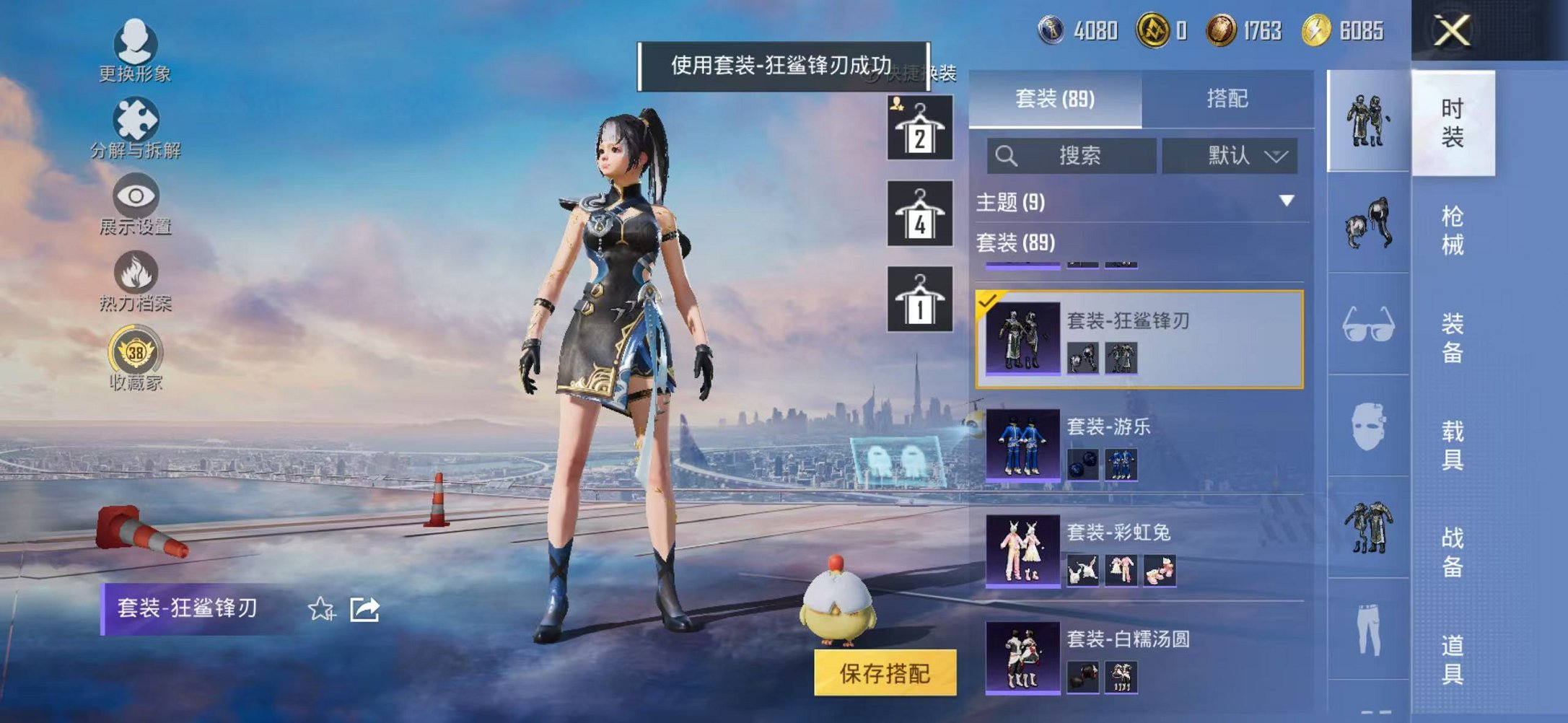Switch to the 搭配 tab
The width and height of the screenshot is (1568, 723).
click(x=1227, y=98)
